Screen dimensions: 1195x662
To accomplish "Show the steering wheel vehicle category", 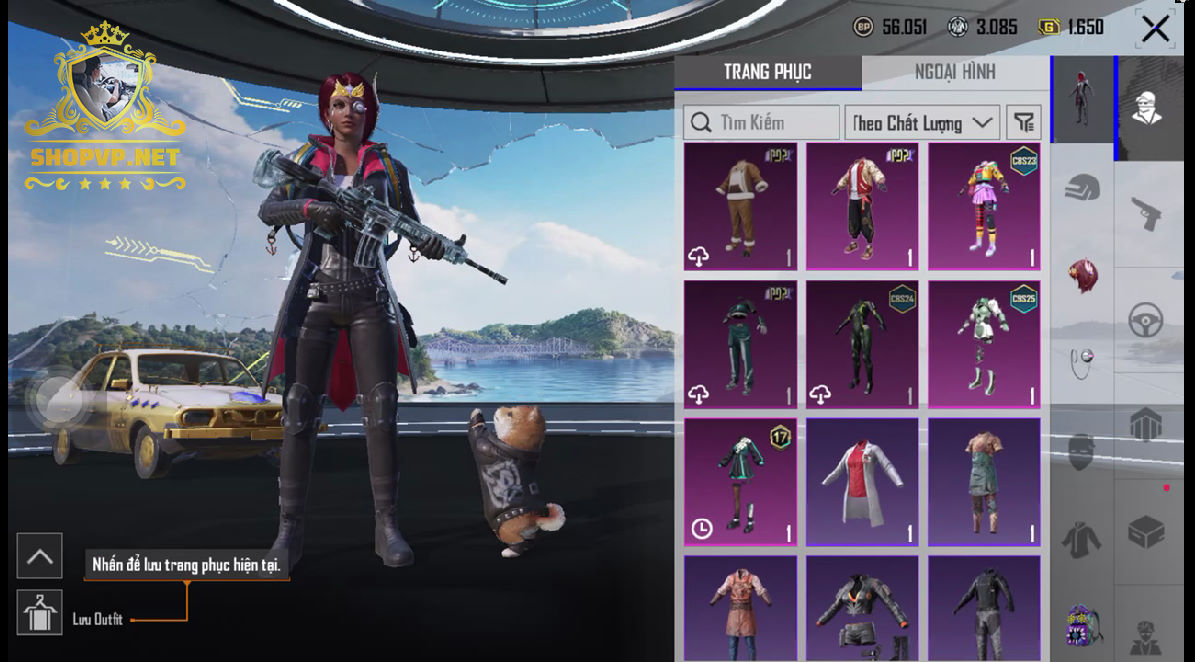I will pyautogui.click(x=1146, y=321).
